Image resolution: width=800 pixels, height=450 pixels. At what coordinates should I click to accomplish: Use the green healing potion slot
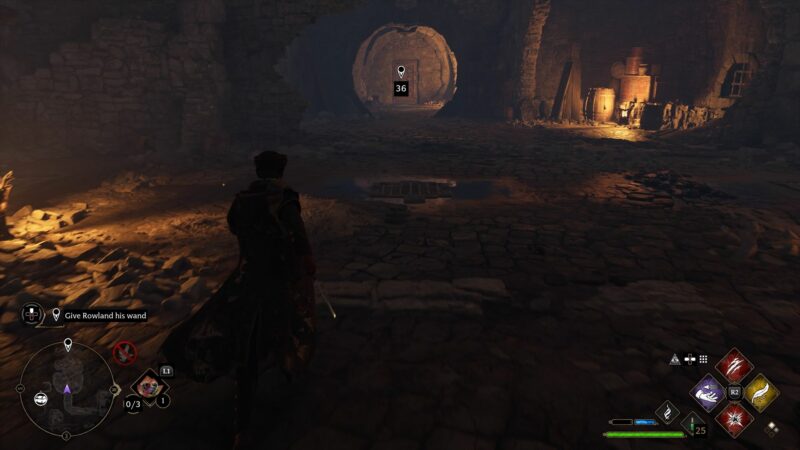(690, 423)
